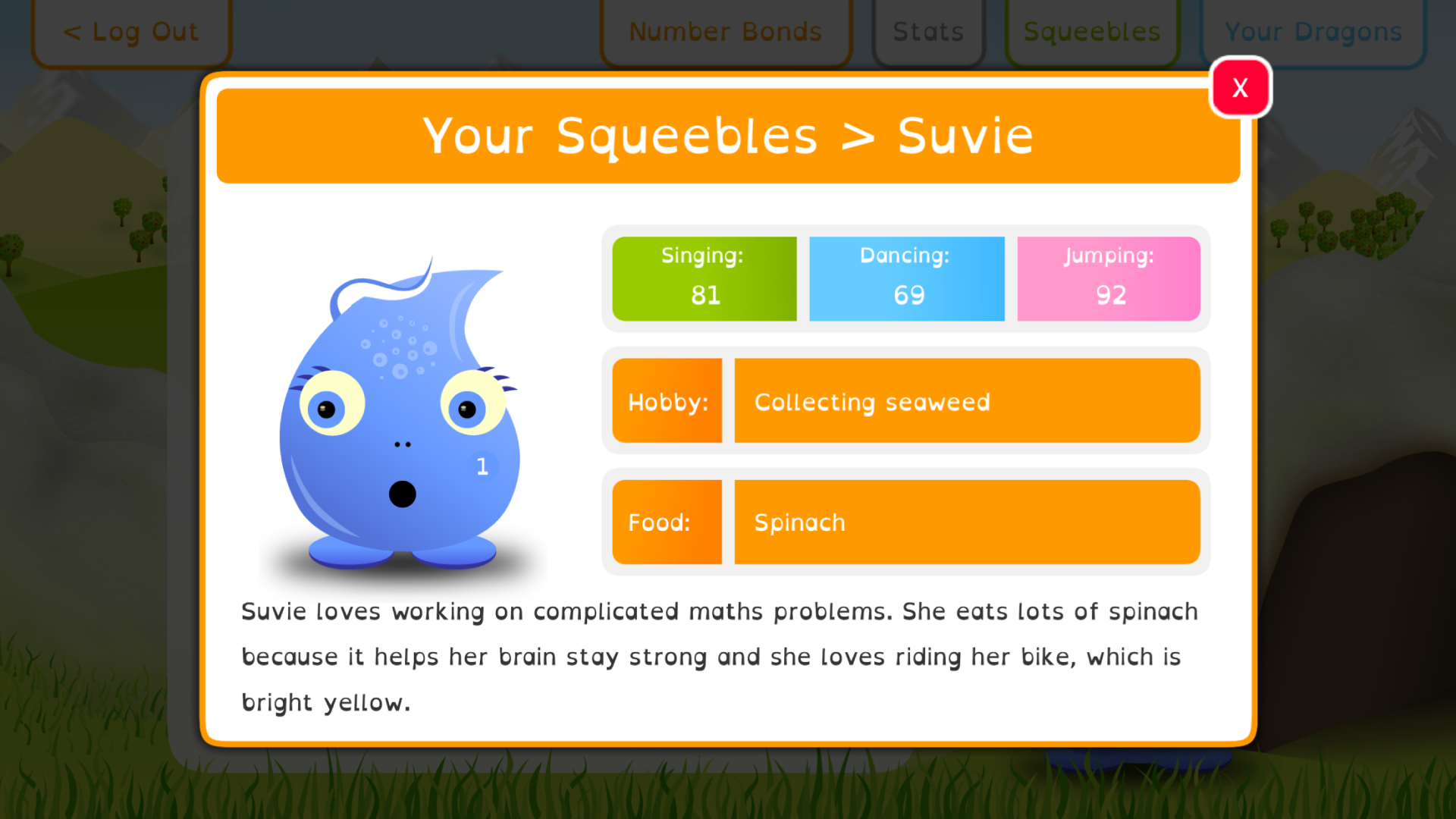Click the green Singing score panel
The width and height of the screenshot is (1456, 819).
coord(704,278)
